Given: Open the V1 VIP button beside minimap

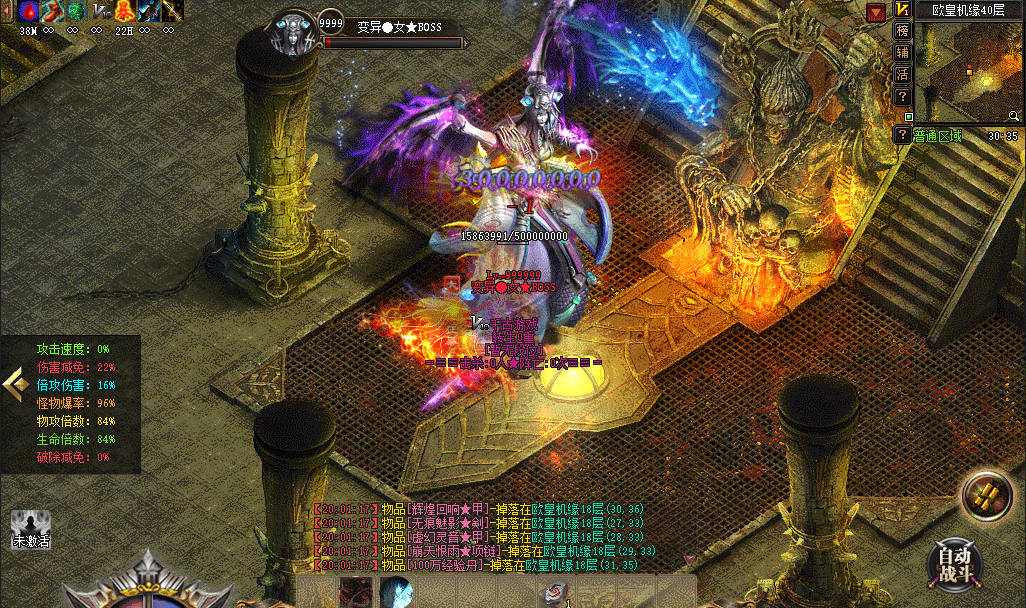Looking at the screenshot, I should (x=902, y=9).
